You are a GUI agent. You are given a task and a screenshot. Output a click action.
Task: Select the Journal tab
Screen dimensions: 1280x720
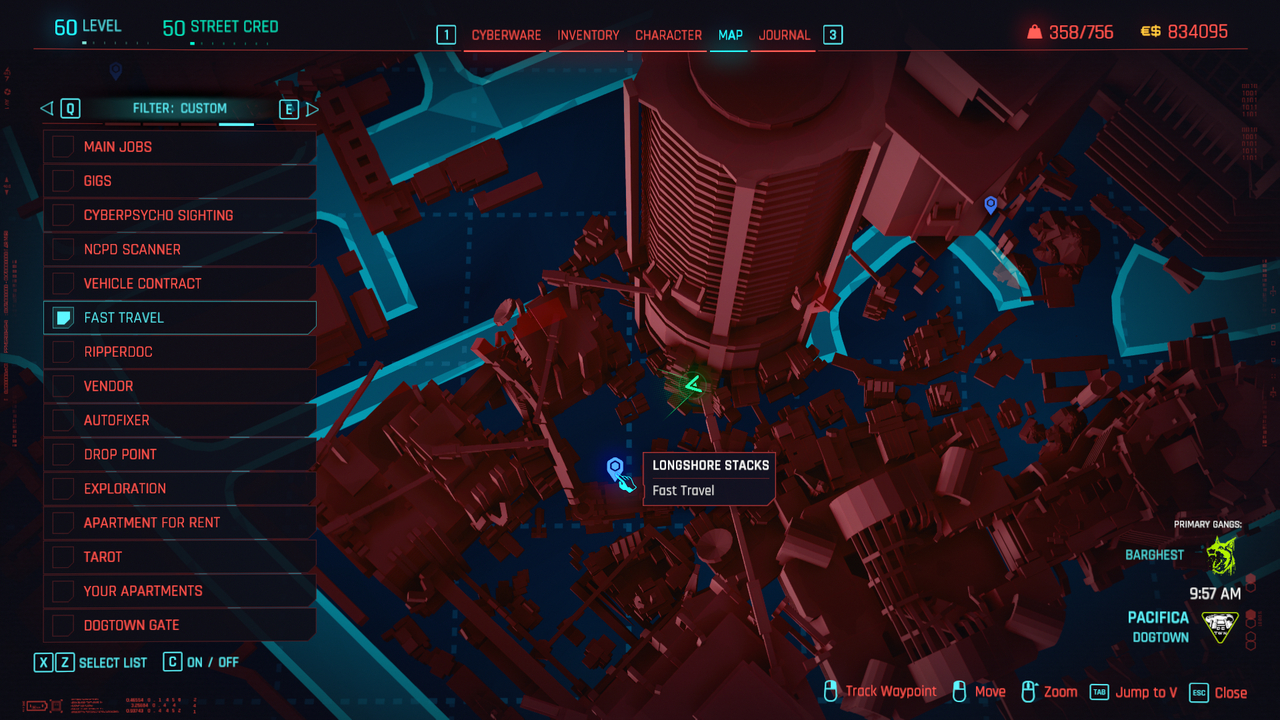click(784, 35)
